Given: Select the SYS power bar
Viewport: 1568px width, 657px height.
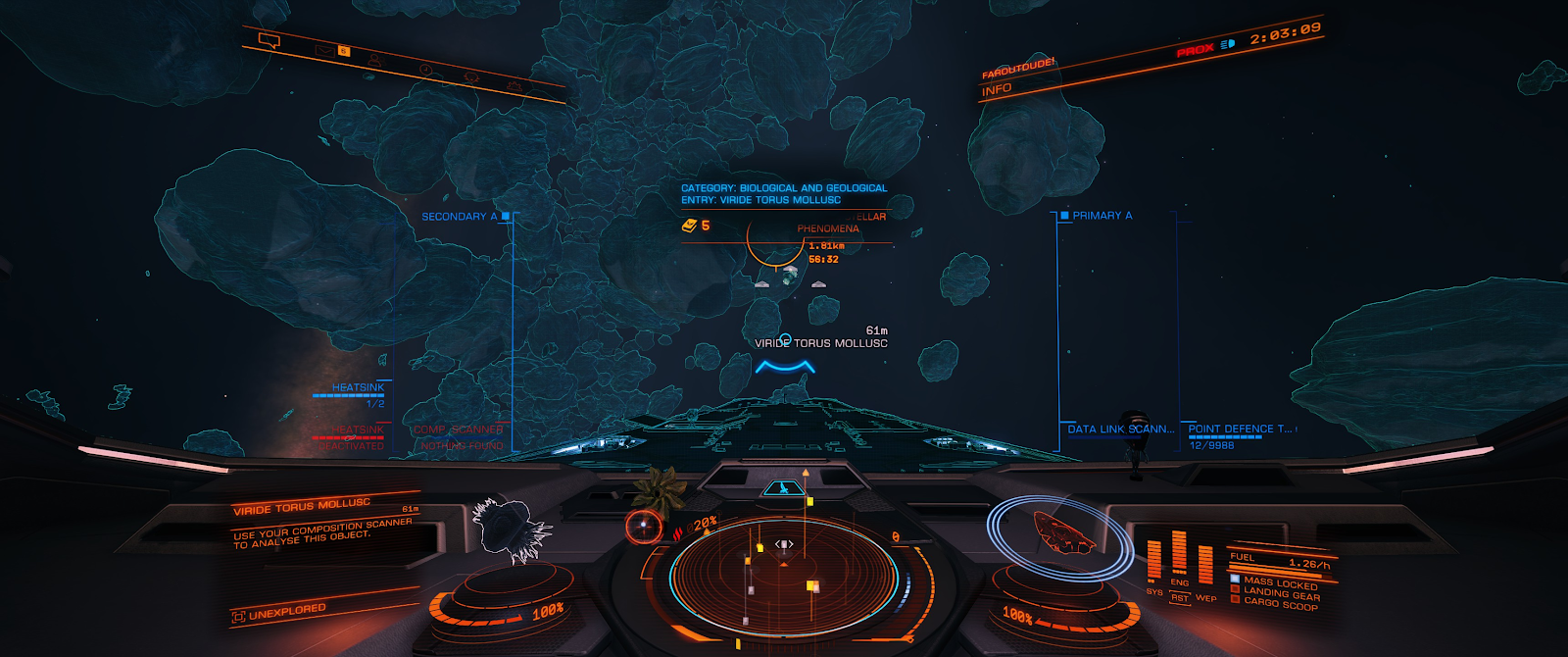Looking at the screenshot, I should click(x=1154, y=560).
